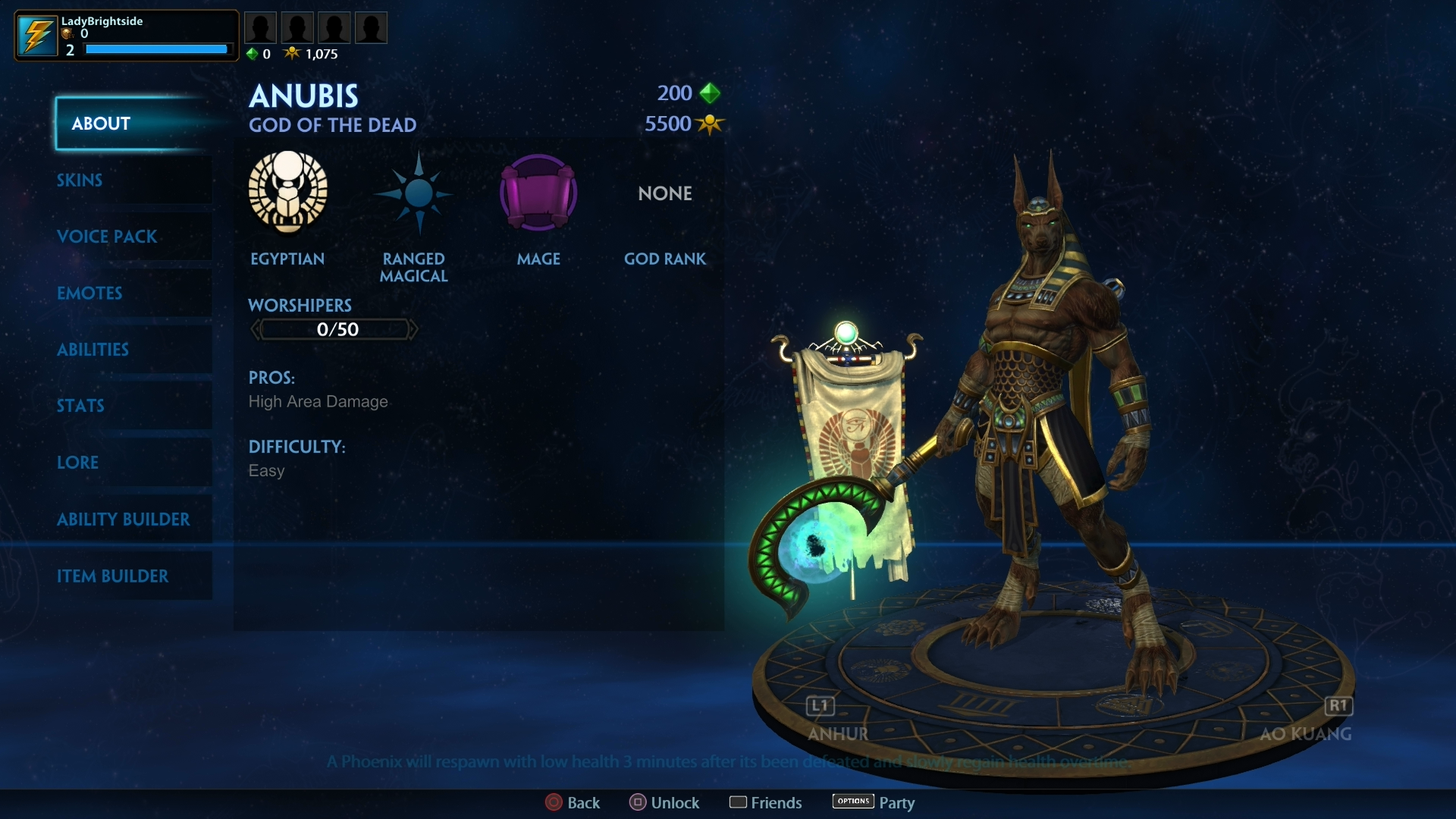Open the Abilities tab
The height and width of the screenshot is (819, 1456).
point(93,350)
